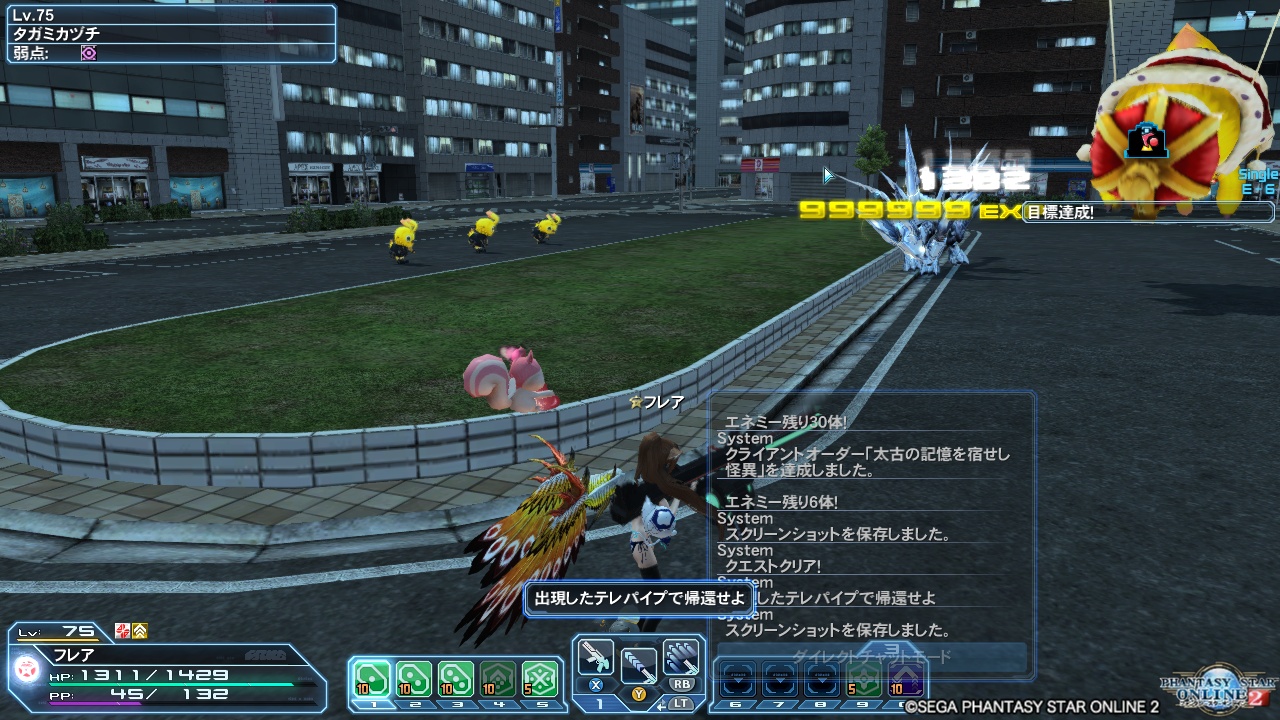1280x720 pixels.
Task: Select the subpalette tab labeled 2
Action: (415, 705)
